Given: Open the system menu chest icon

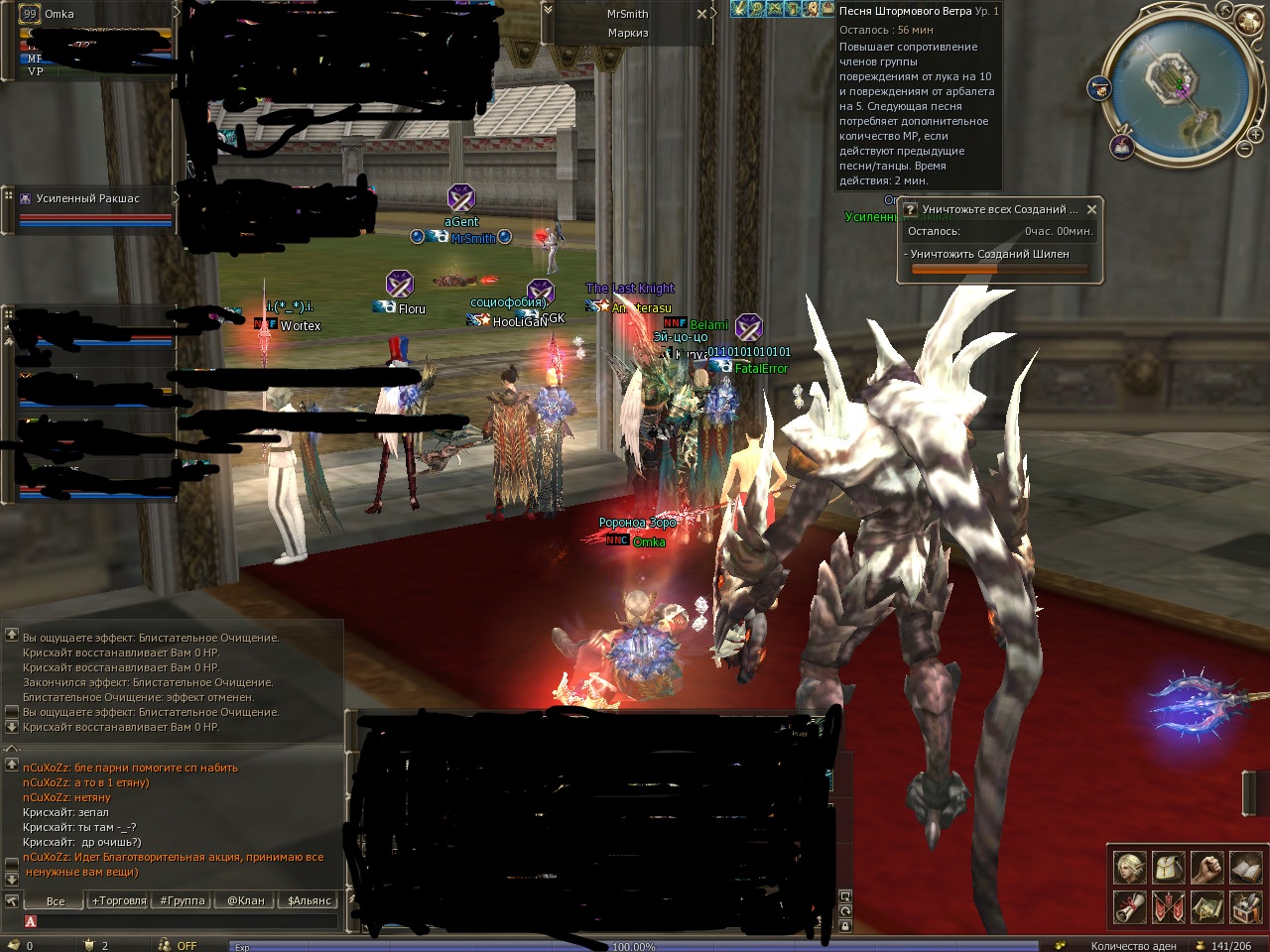Looking at the screenshot, I should tap(1245, 906).
